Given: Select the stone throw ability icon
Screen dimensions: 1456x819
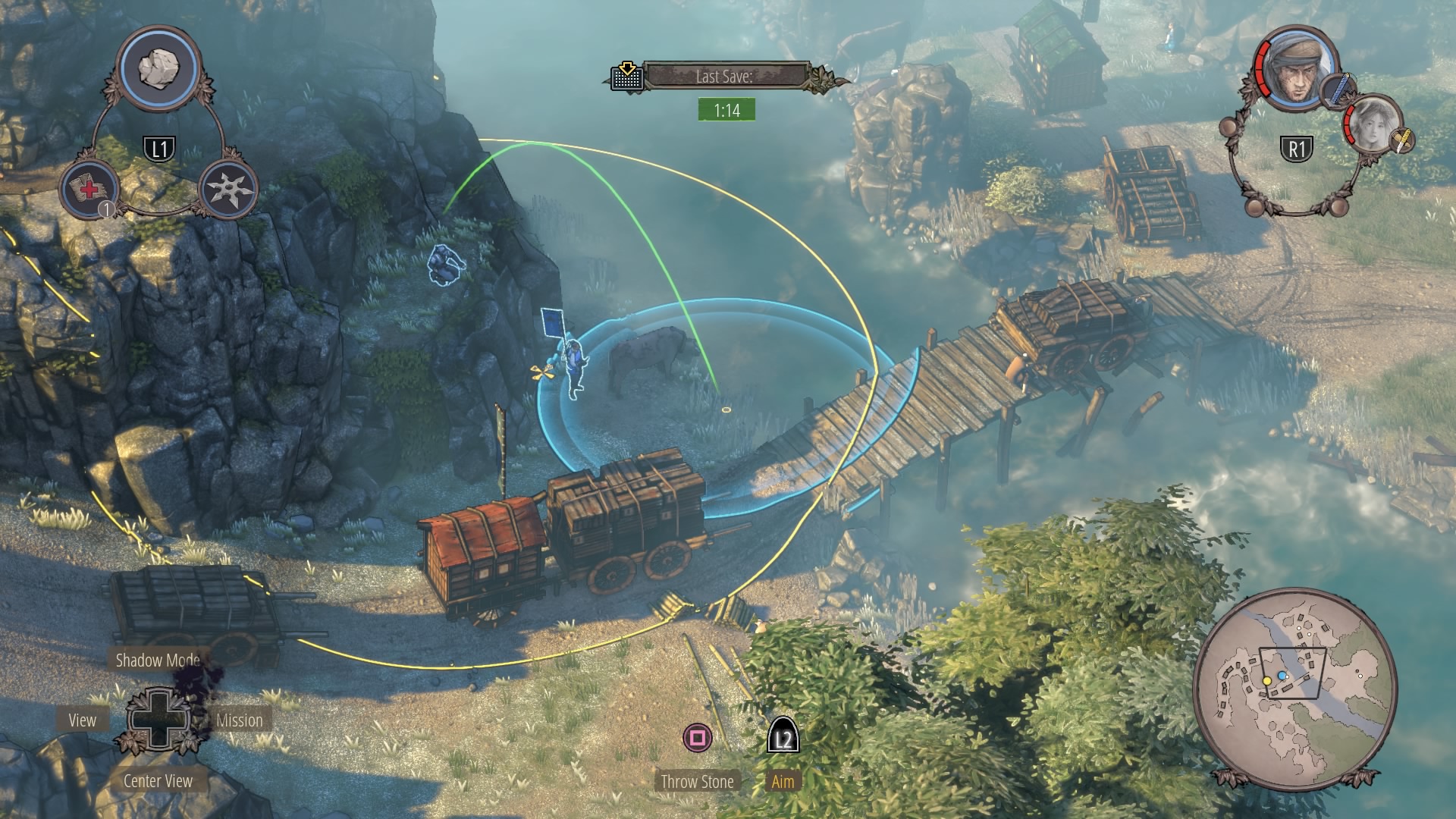Looking at the screenshot, I should [x=161, y=68].
